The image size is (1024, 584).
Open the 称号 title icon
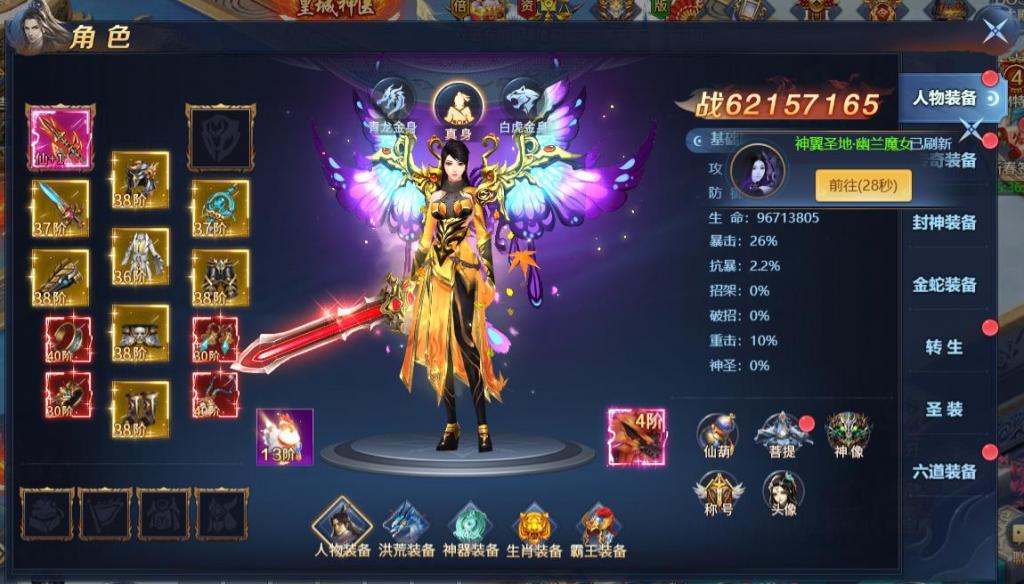(x=717, y=492)
